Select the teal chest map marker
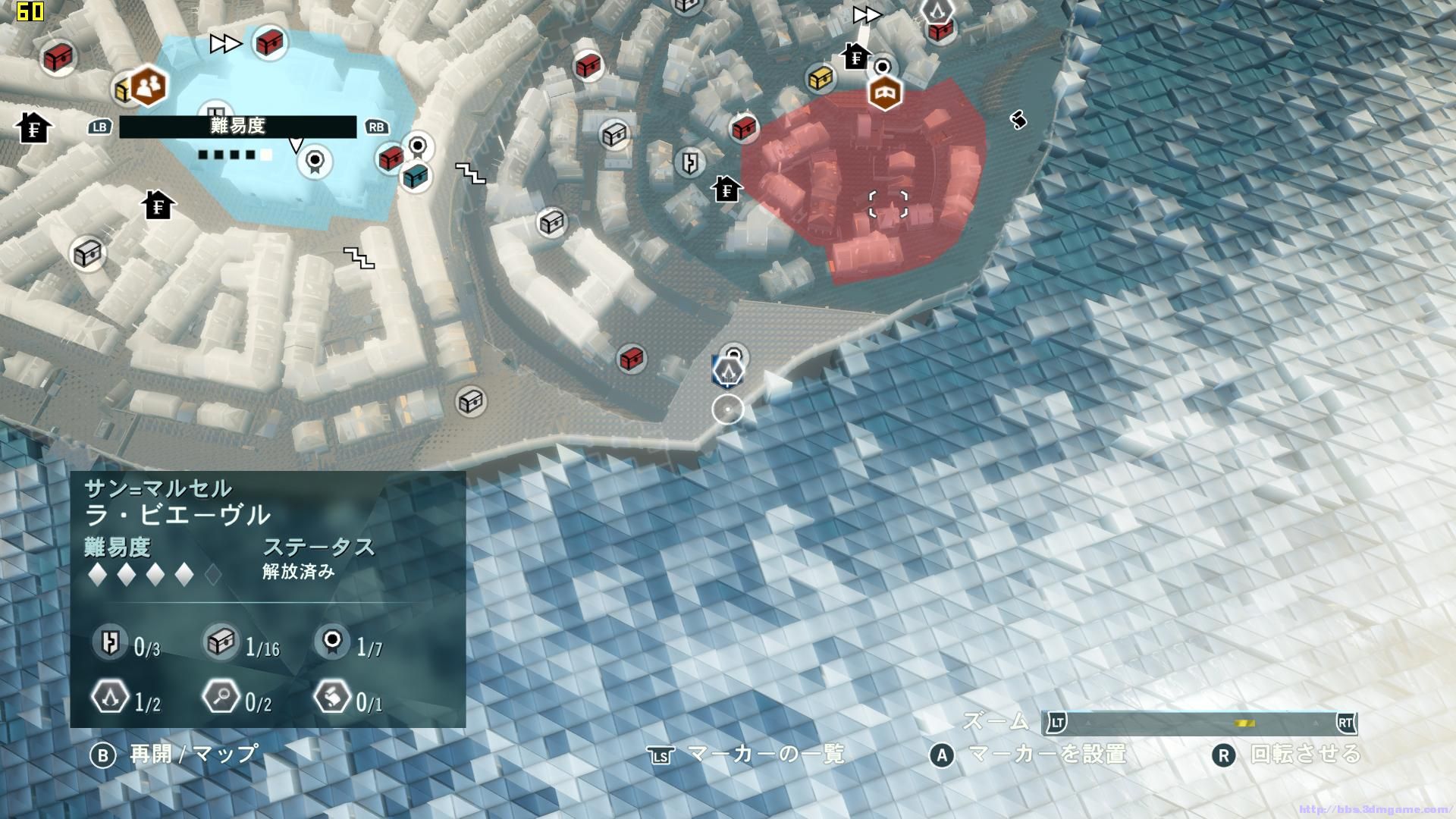Image resolution: width=1456 pixels, height=819 pixels. (x=415, y=176)
